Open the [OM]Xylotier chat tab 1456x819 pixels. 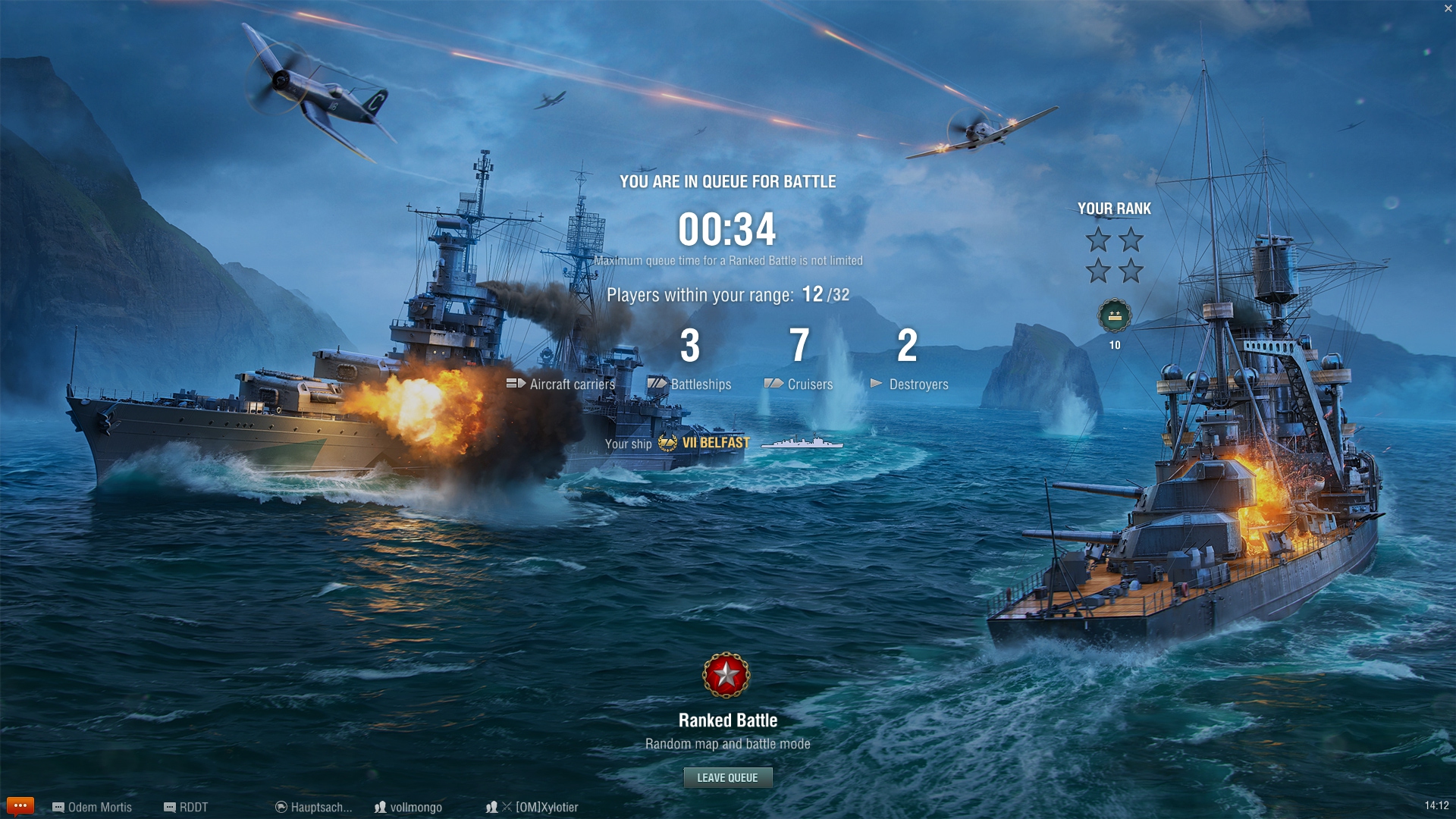tap(533, 807)
